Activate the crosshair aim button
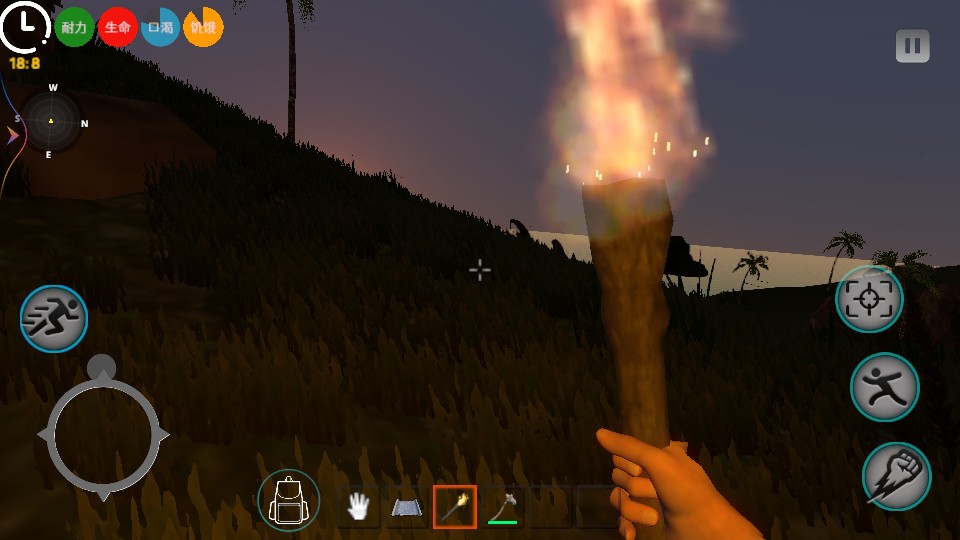This screenshot has width=960, height=540. pyautogui.click(x=869, y=299)
